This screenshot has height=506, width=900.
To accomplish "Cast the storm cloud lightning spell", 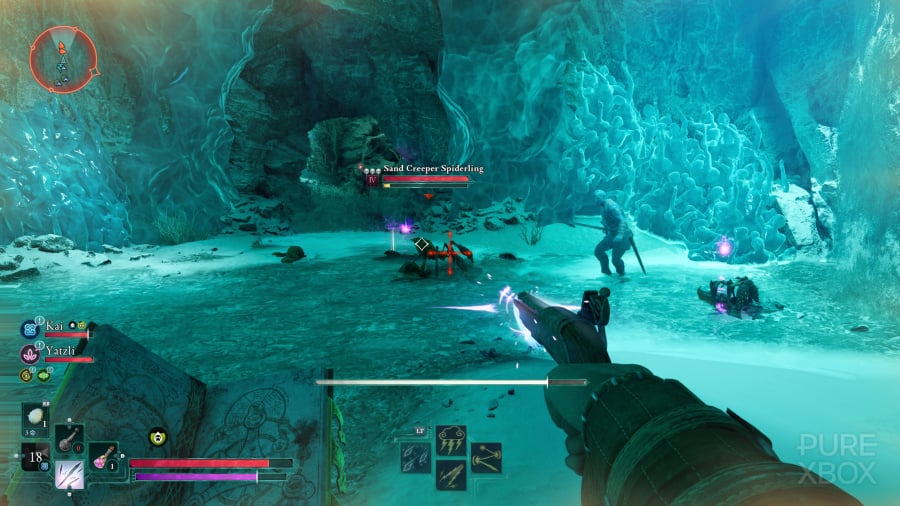I will tap(450, 441).
